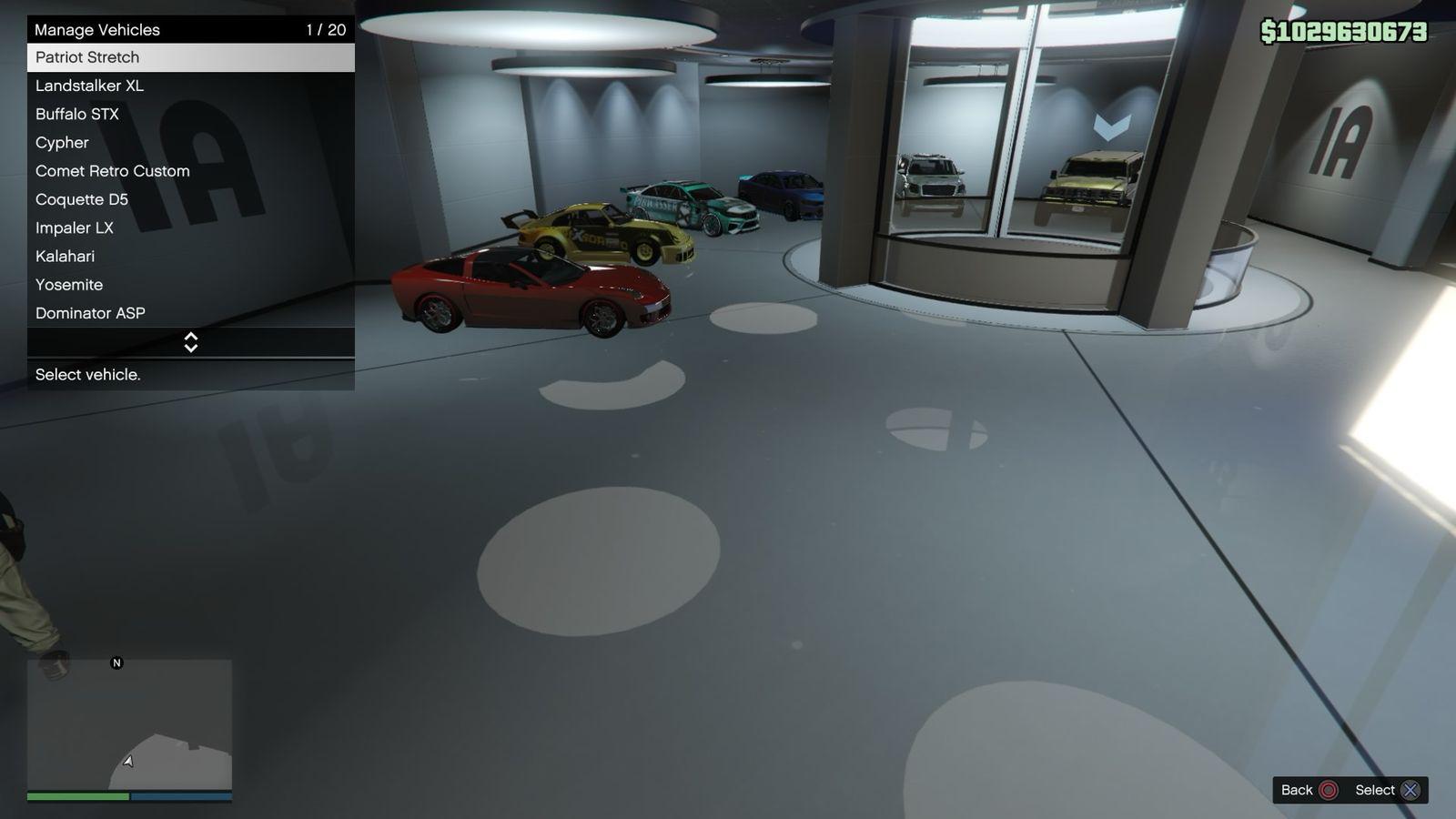This screenshot has height=819, width=1456.
Task: Select Yosemite in the menu
Action: point(190,285)
